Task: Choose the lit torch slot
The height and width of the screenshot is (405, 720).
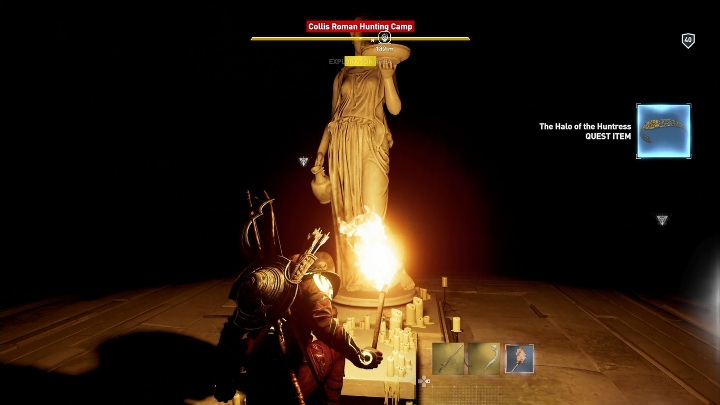Action: [519, 358]
